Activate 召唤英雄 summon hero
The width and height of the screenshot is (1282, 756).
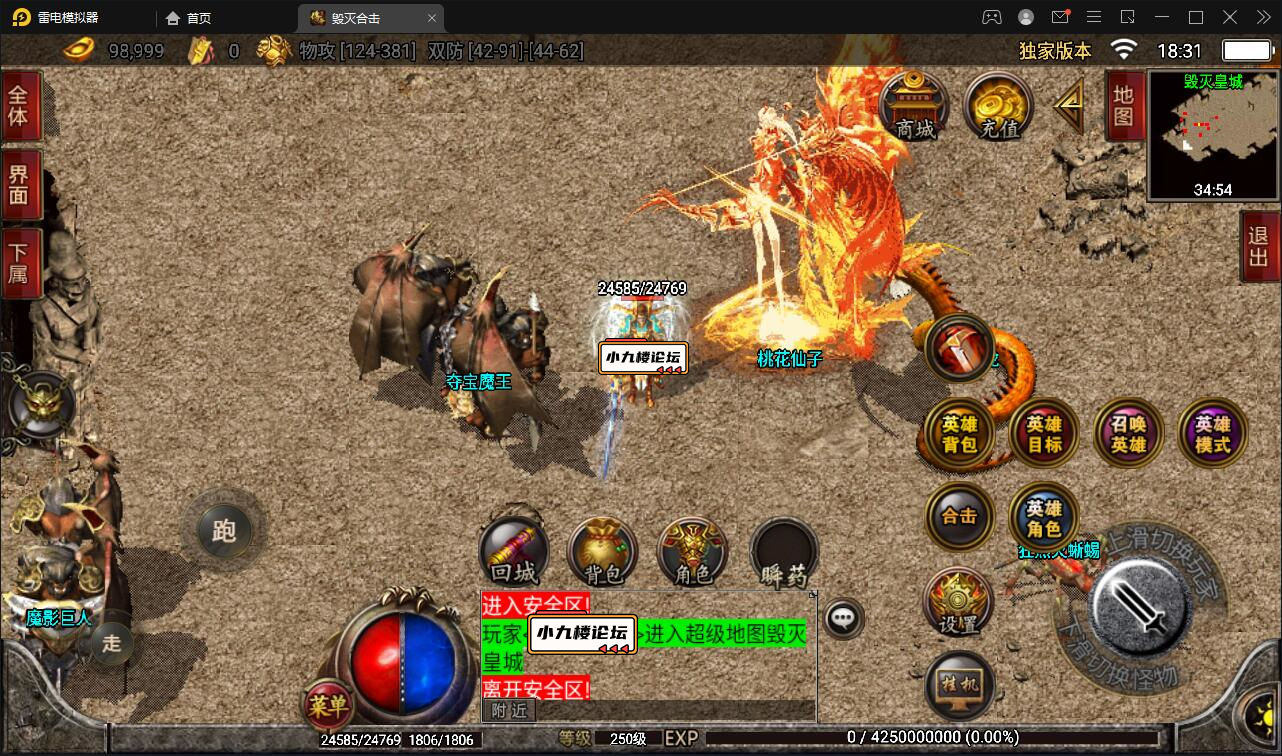point(1129,433)
